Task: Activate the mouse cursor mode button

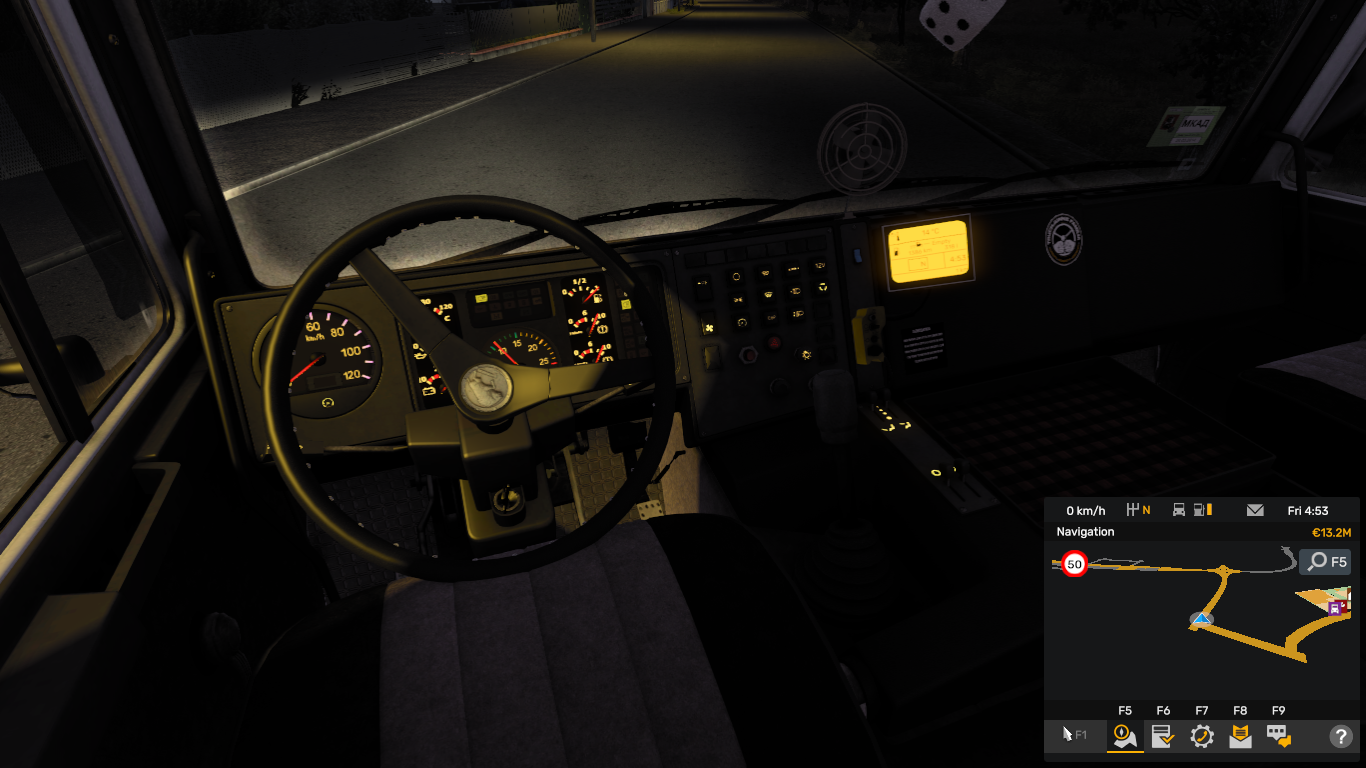Action: coord(1074,735)
